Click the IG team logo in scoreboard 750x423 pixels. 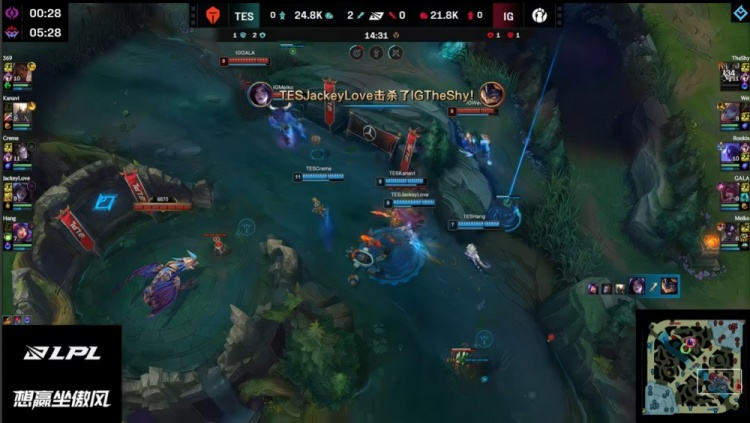538,15
